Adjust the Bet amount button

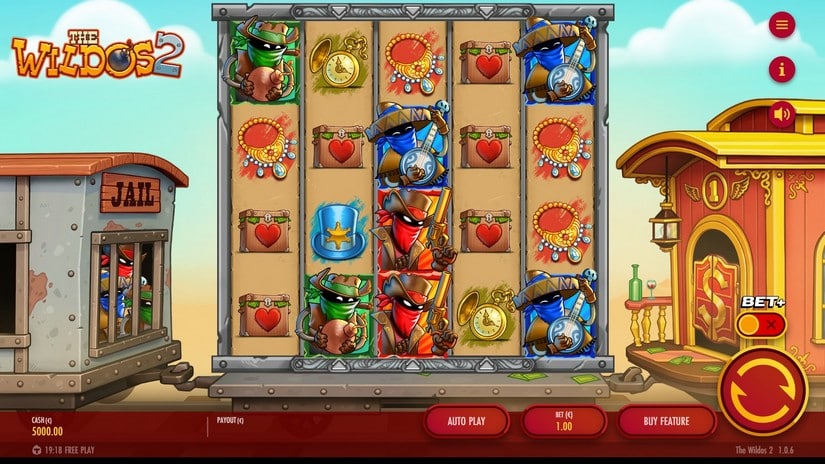point(562,421)
